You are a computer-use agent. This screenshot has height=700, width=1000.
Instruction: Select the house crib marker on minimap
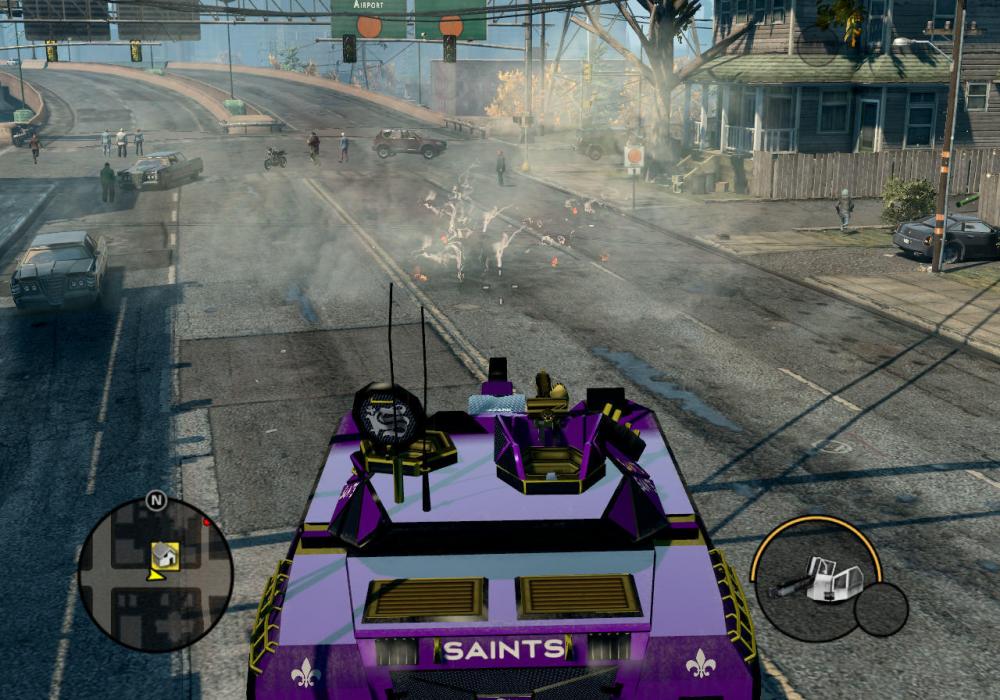[x=165, y=555]
